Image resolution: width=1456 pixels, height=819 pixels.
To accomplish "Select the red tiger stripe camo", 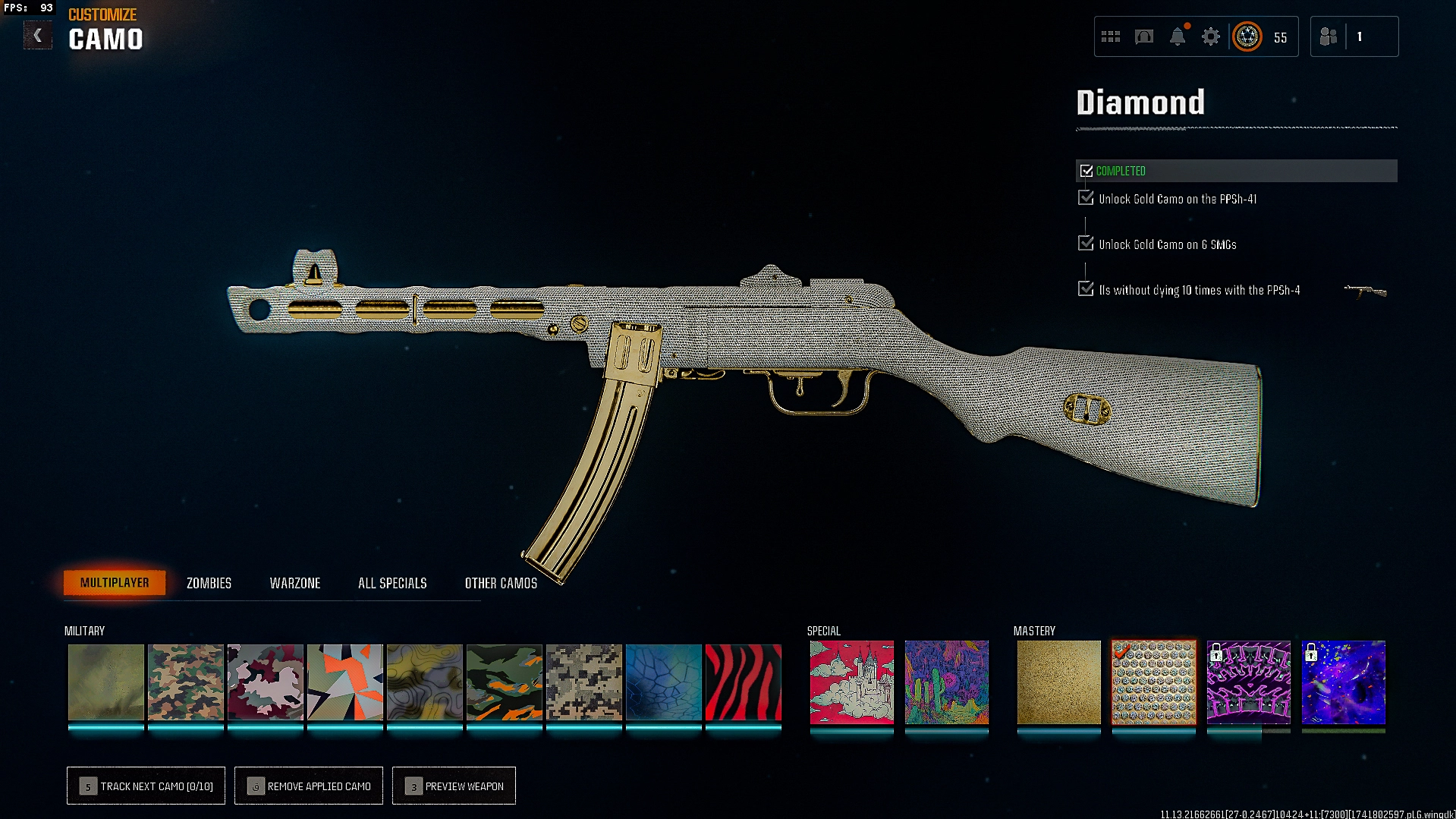I will (x=743, y=682).
